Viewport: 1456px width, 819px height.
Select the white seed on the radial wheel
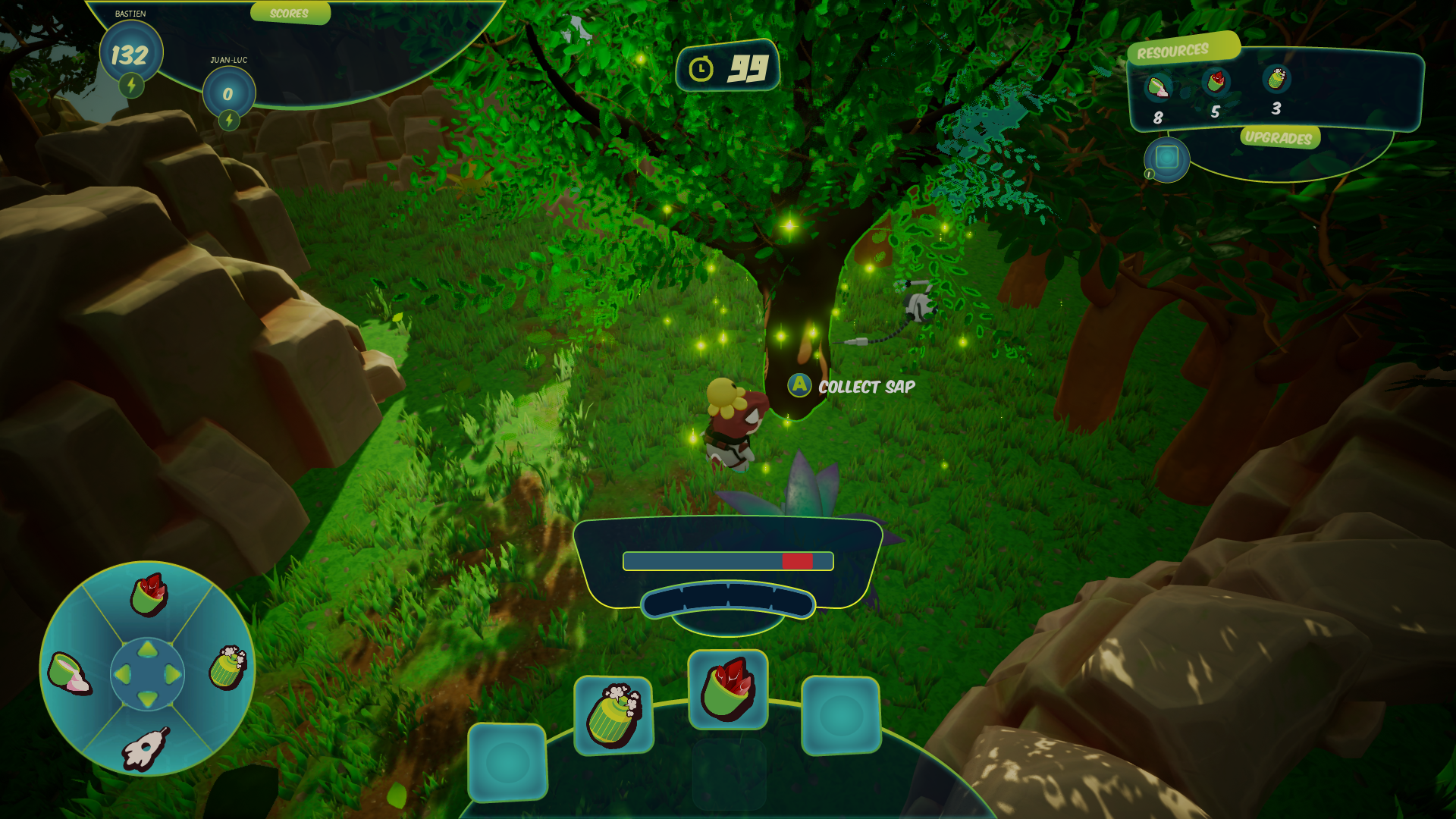[145, 748]
